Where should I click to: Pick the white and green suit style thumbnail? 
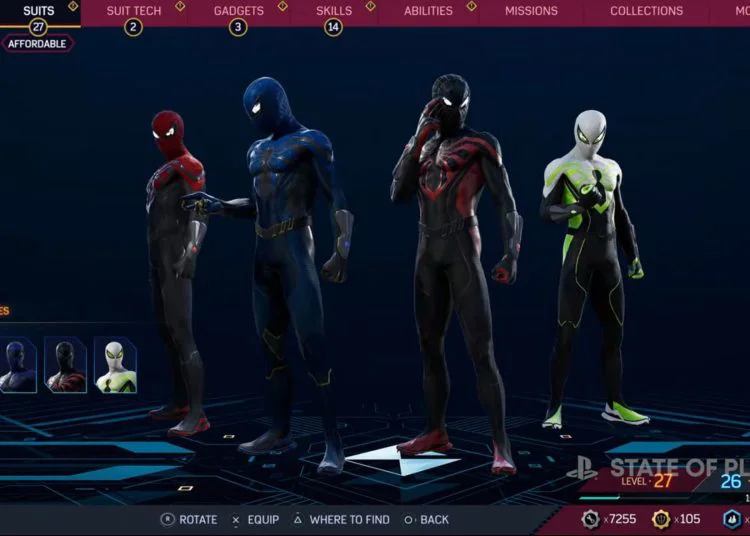click(x=115, y=364)
